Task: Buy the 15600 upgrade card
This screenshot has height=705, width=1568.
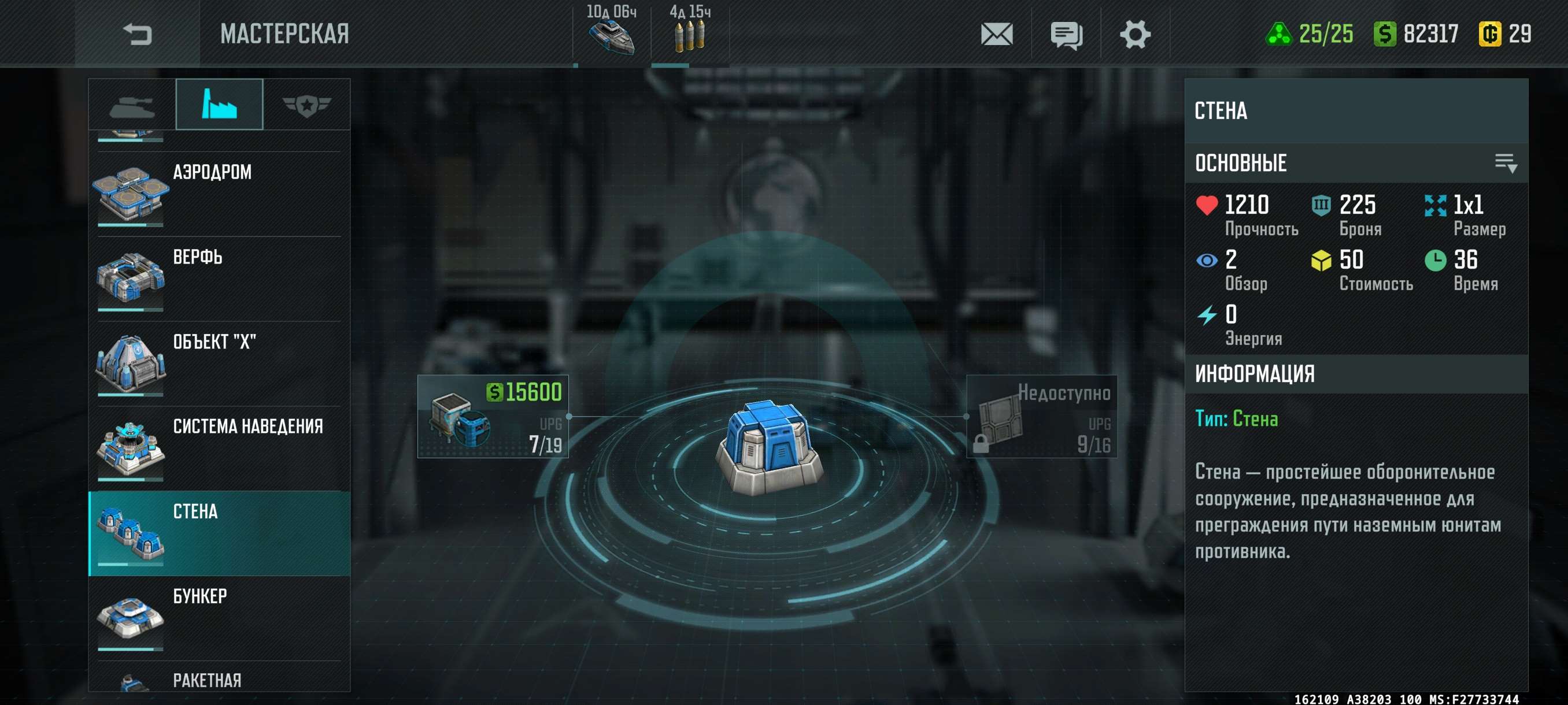Action: [493, 417]
